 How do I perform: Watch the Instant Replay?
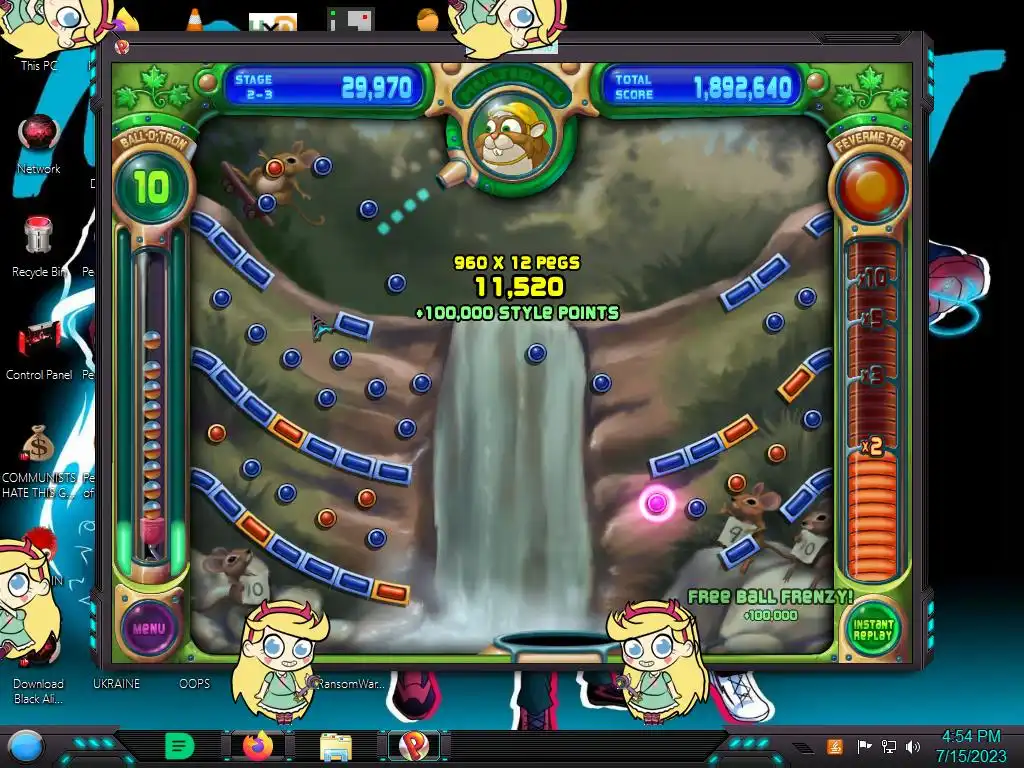click(x=873, y=629)
